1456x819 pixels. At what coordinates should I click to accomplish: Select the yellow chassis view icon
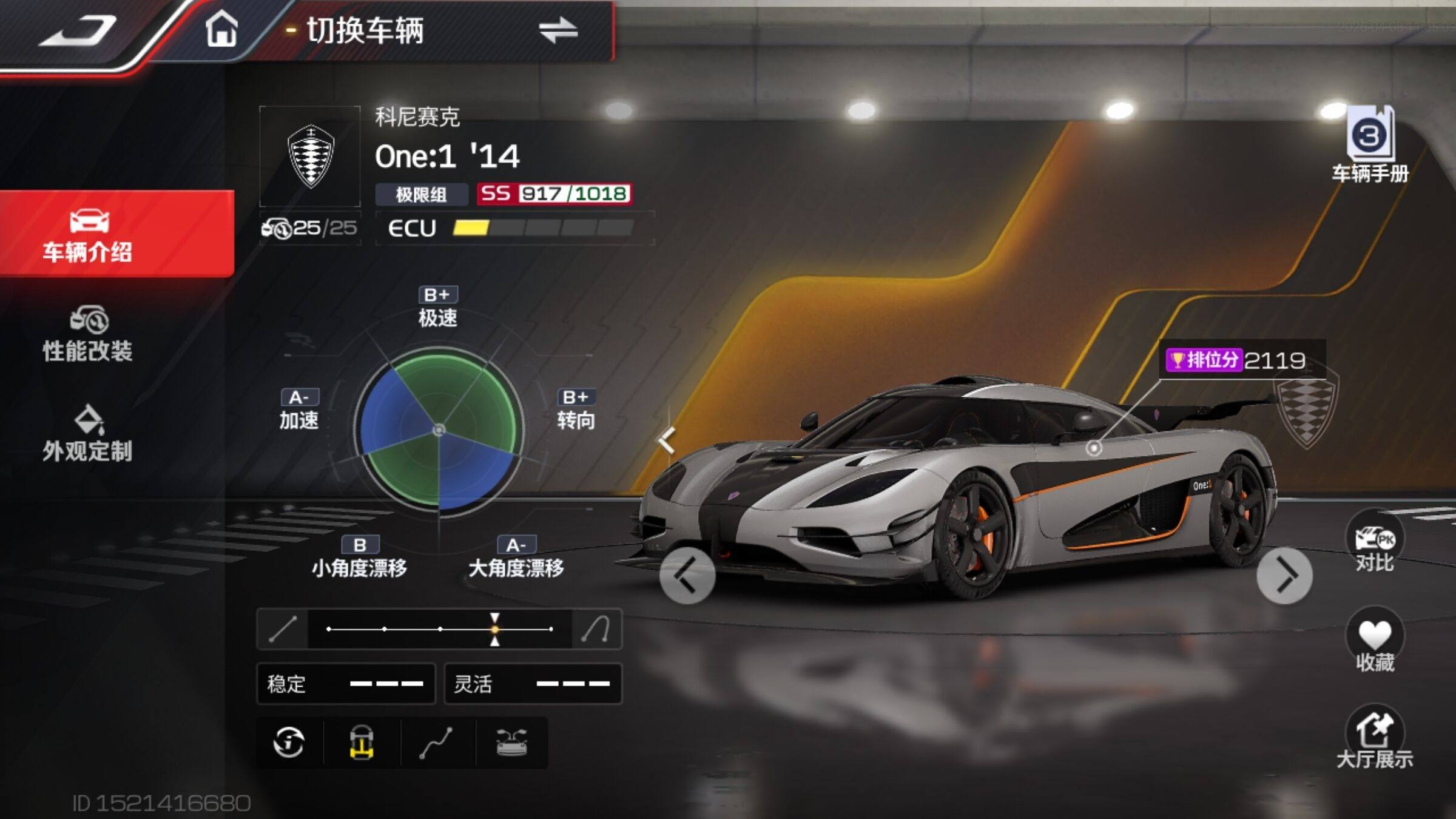[362, 743]
